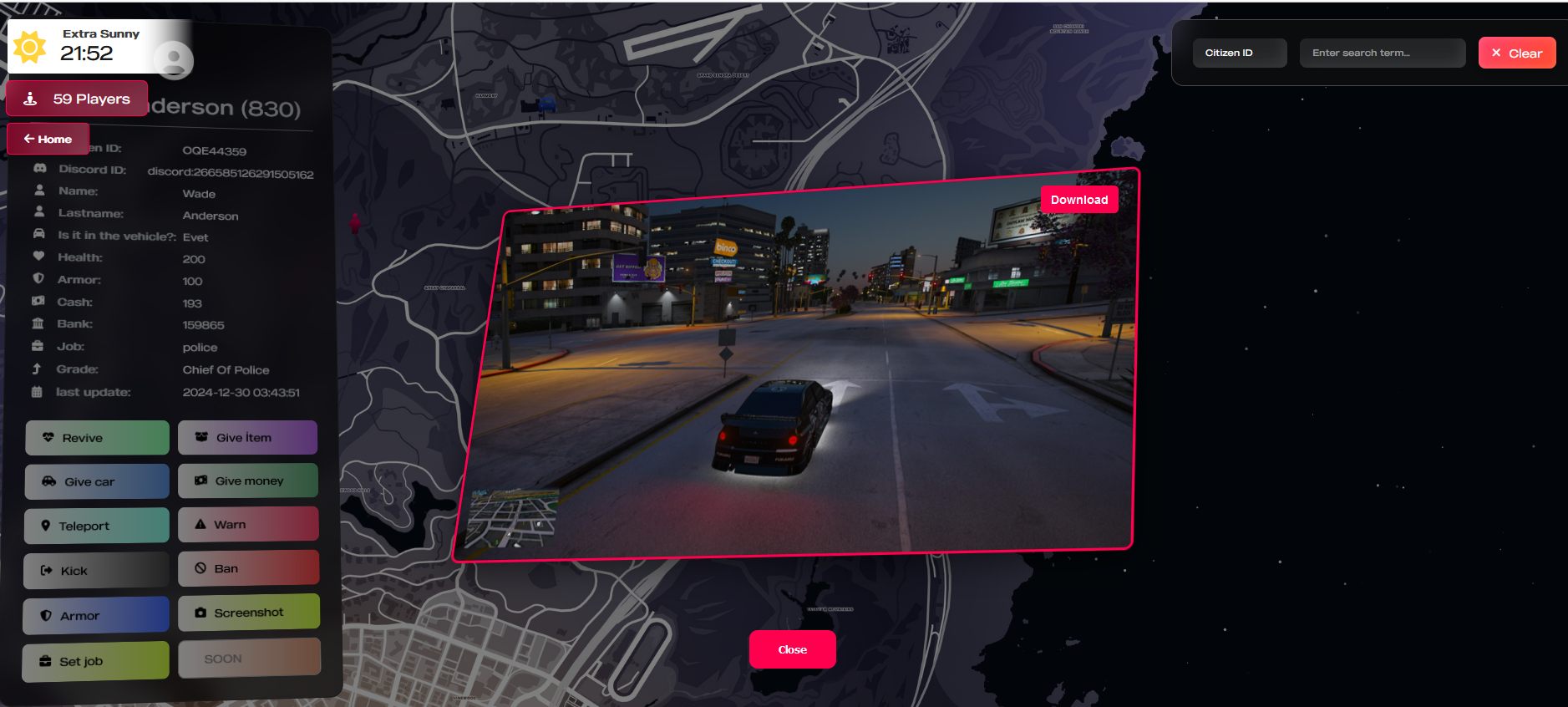Clear the search filter
The height and width of the screenshot is (707, 1568).
point(1516,53)
